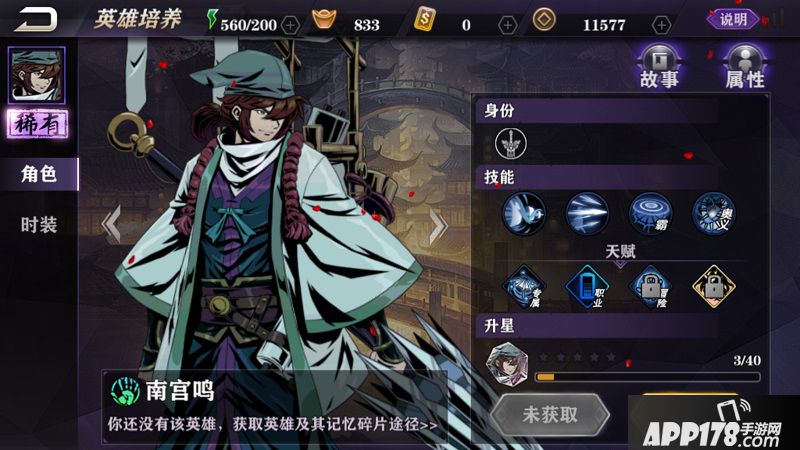Follow the hero fragment acquisition link
This screenshot has height=450, width=800.
(272, 424)
